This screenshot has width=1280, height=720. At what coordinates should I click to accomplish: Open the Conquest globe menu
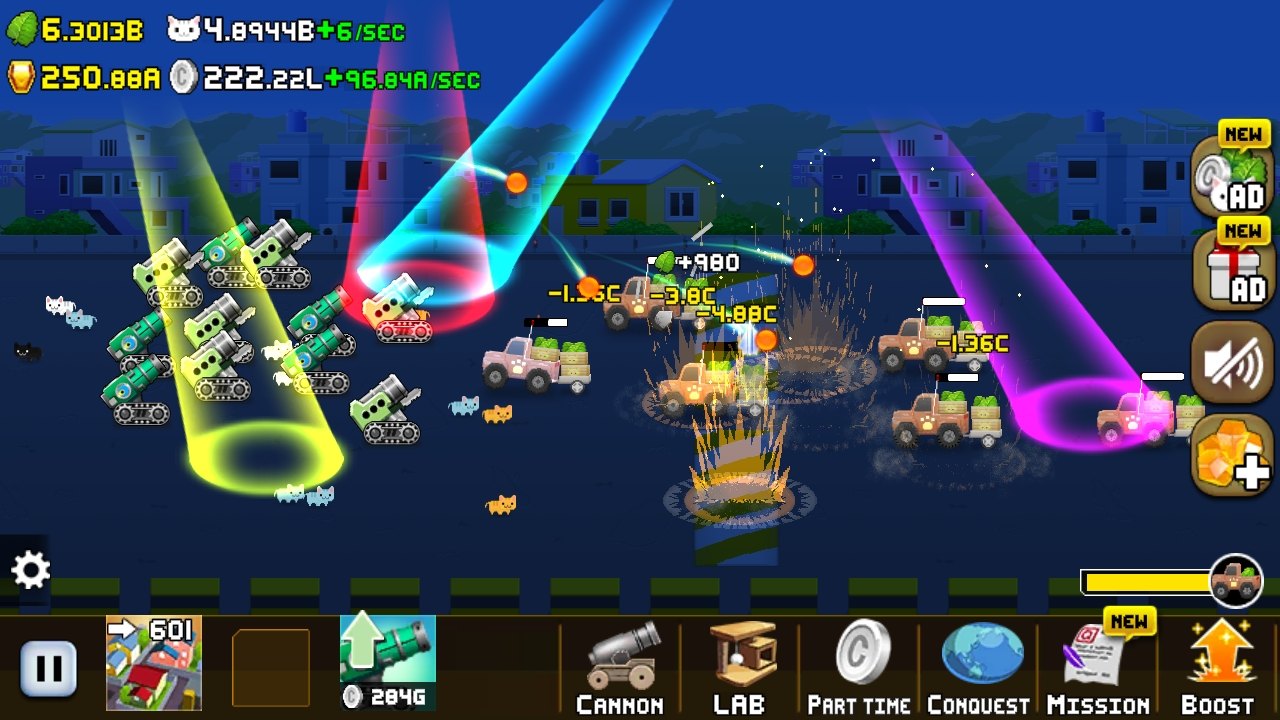[x=978, y=668]
